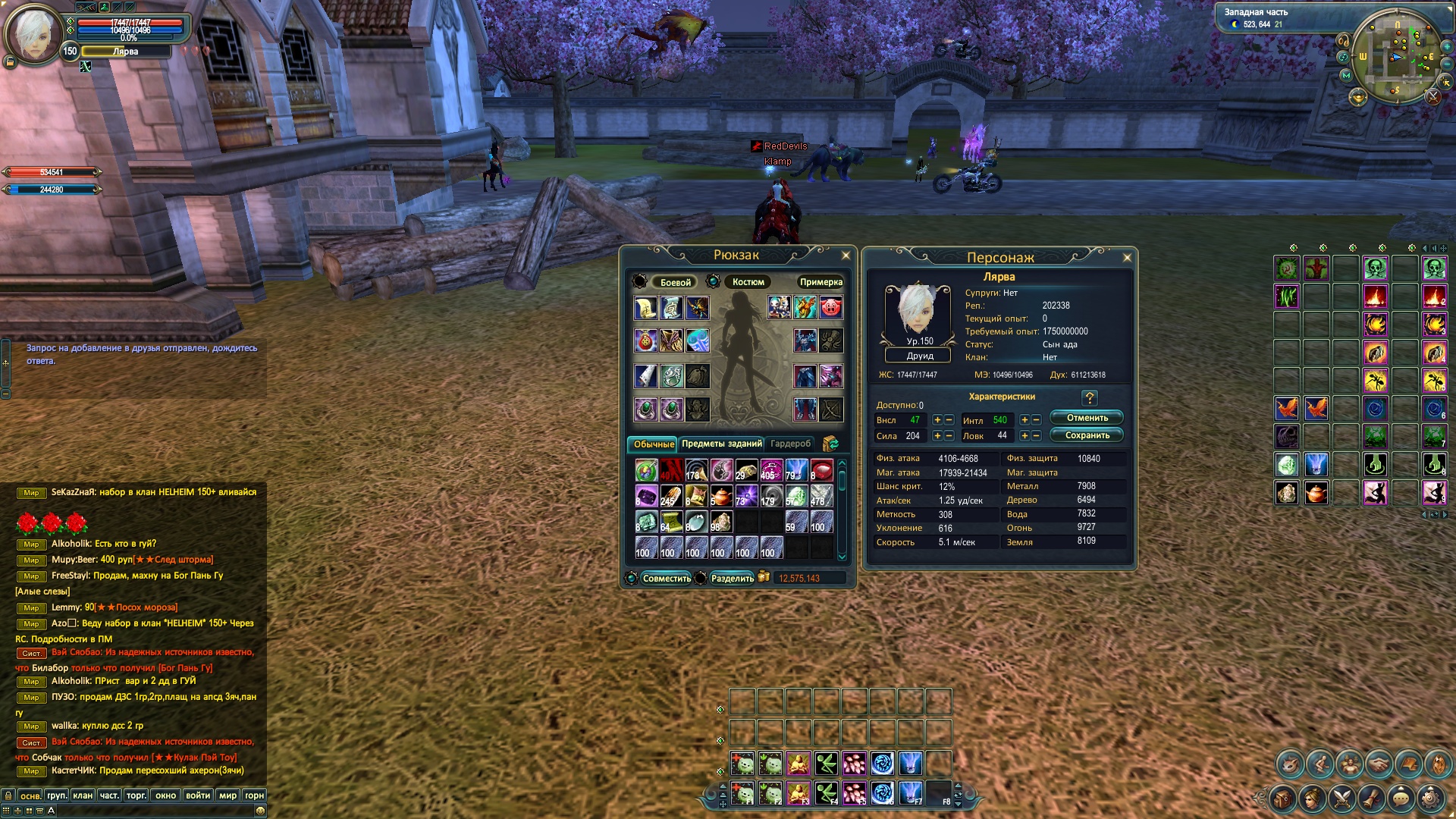The width and height of the screenshot is (1456, 819).
Task: Click the Разделить button
Action: coord(732,579)
